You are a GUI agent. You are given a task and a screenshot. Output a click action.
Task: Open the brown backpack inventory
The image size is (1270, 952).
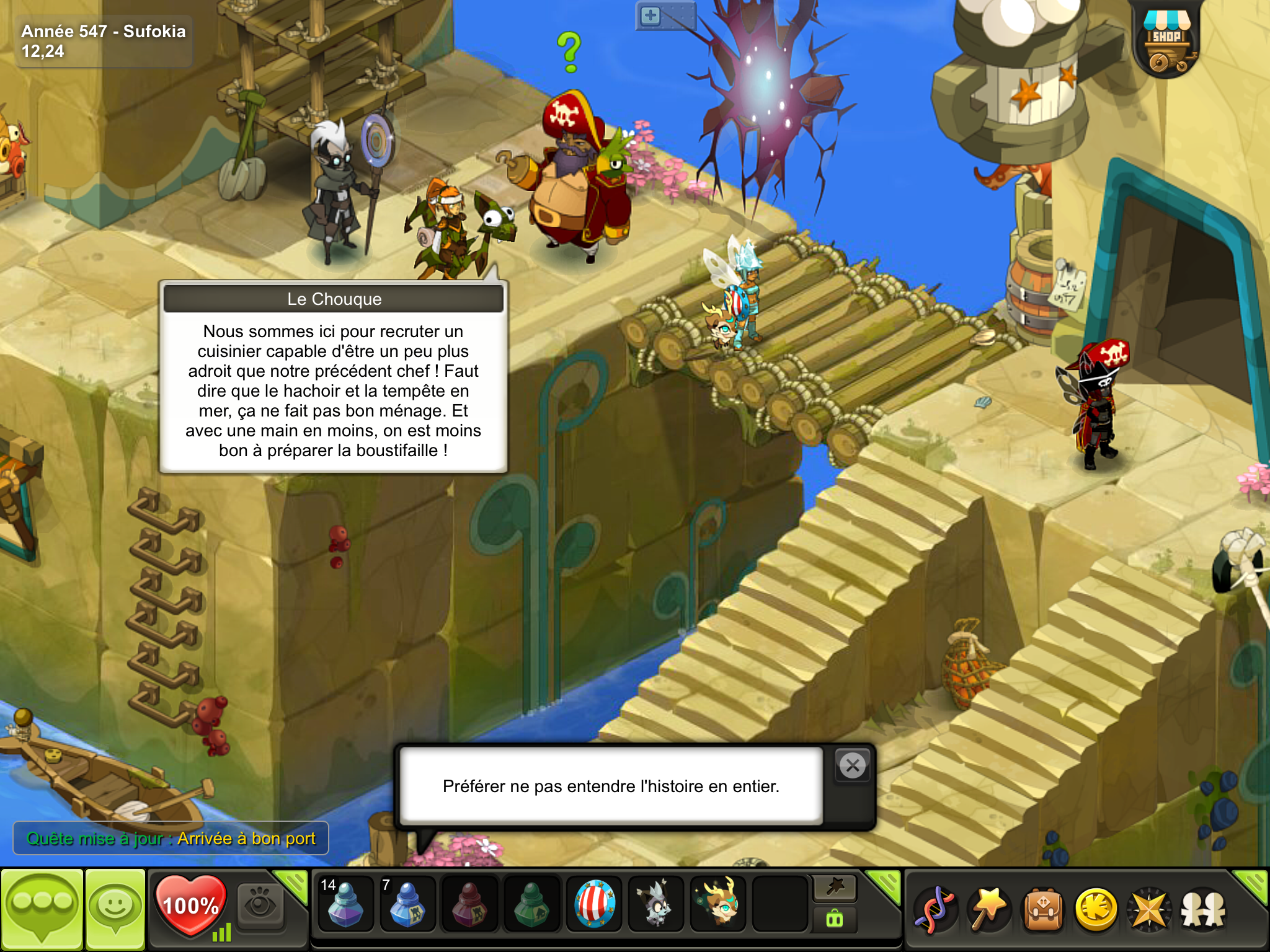click(x=1043, y=910)
